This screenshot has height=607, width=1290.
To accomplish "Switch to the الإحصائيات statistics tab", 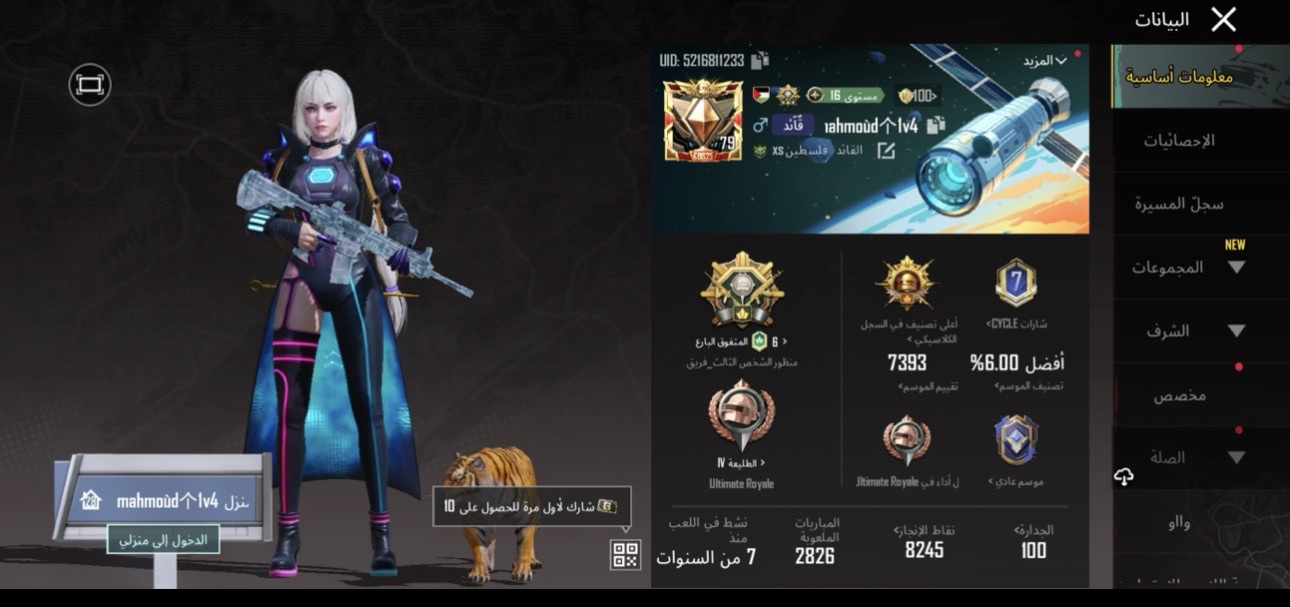I will point(1179,141).
